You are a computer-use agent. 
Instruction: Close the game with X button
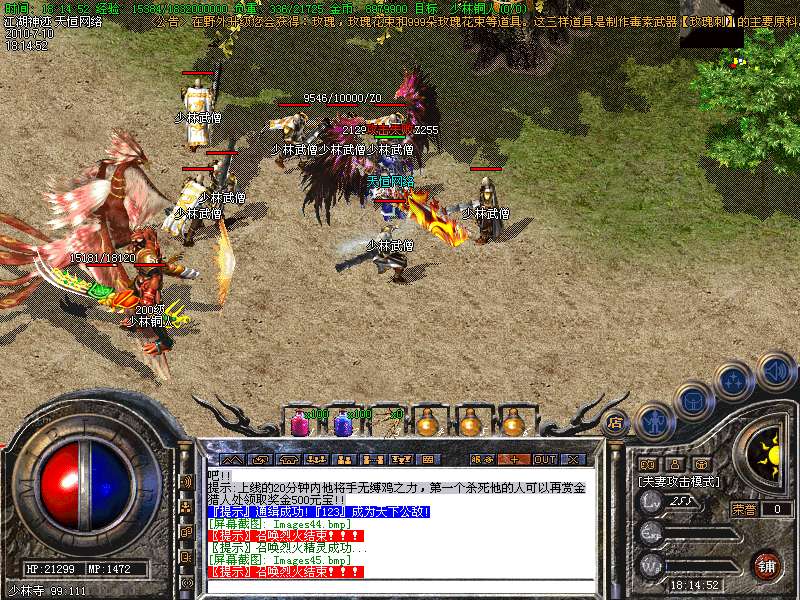pyautogui.click(x=573, y=459)
